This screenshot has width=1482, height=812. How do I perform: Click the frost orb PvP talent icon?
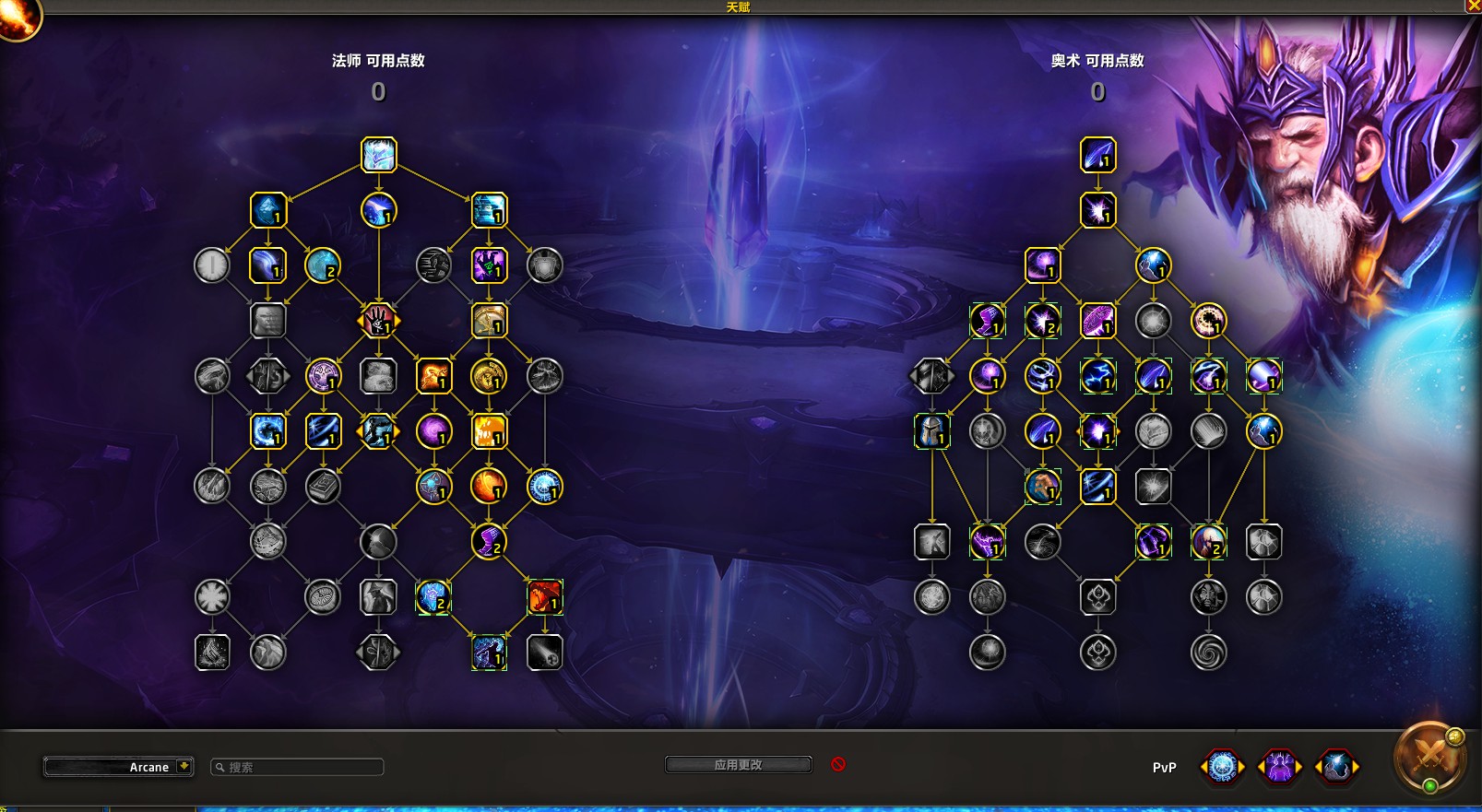tap(1221, 765)
